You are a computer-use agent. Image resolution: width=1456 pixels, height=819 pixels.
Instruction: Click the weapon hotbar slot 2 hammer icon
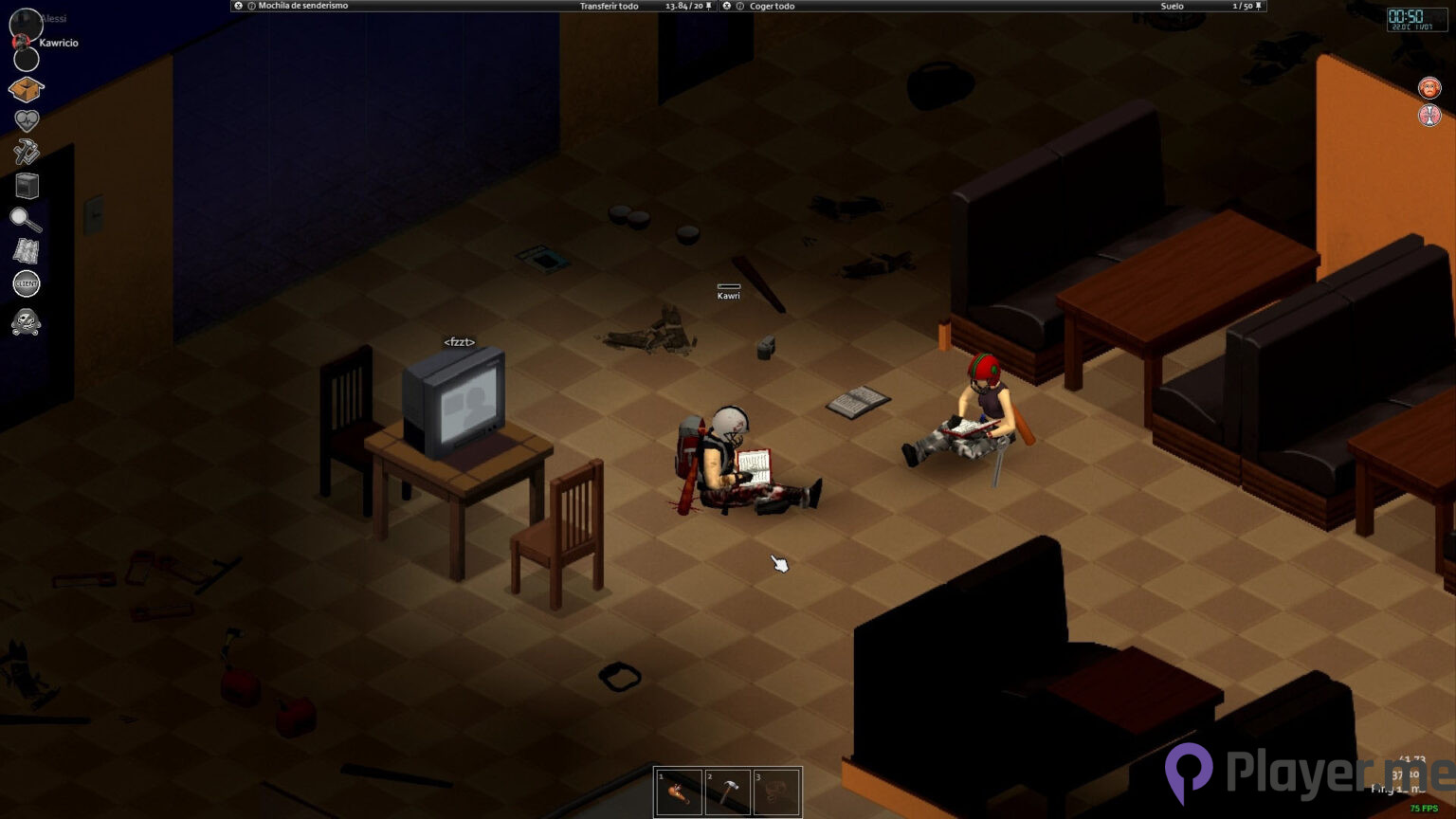[728, 792]
